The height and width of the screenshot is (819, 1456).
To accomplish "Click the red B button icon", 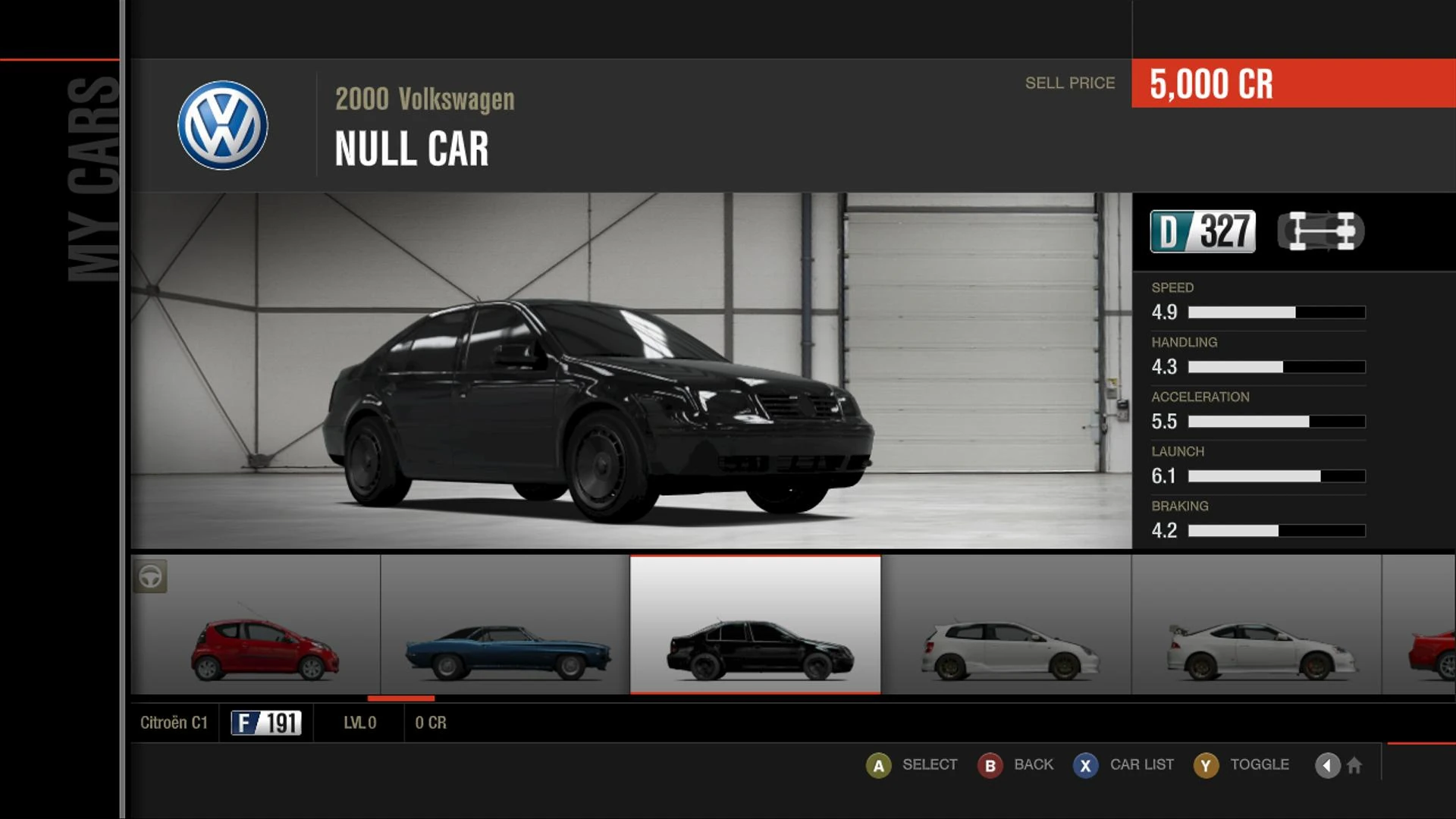I will click(990, 765).
